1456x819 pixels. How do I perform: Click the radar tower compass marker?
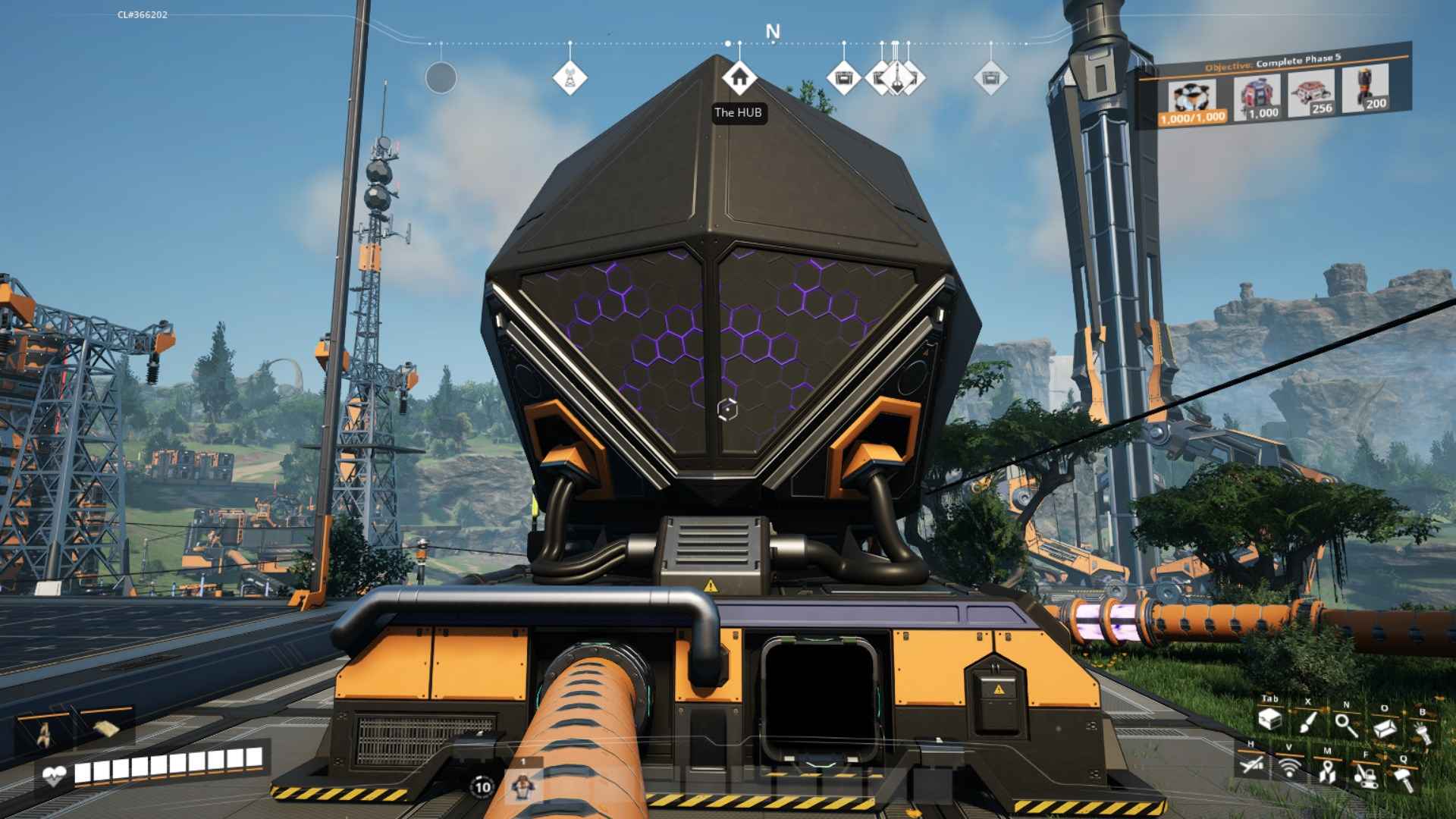tap(570, 77)
